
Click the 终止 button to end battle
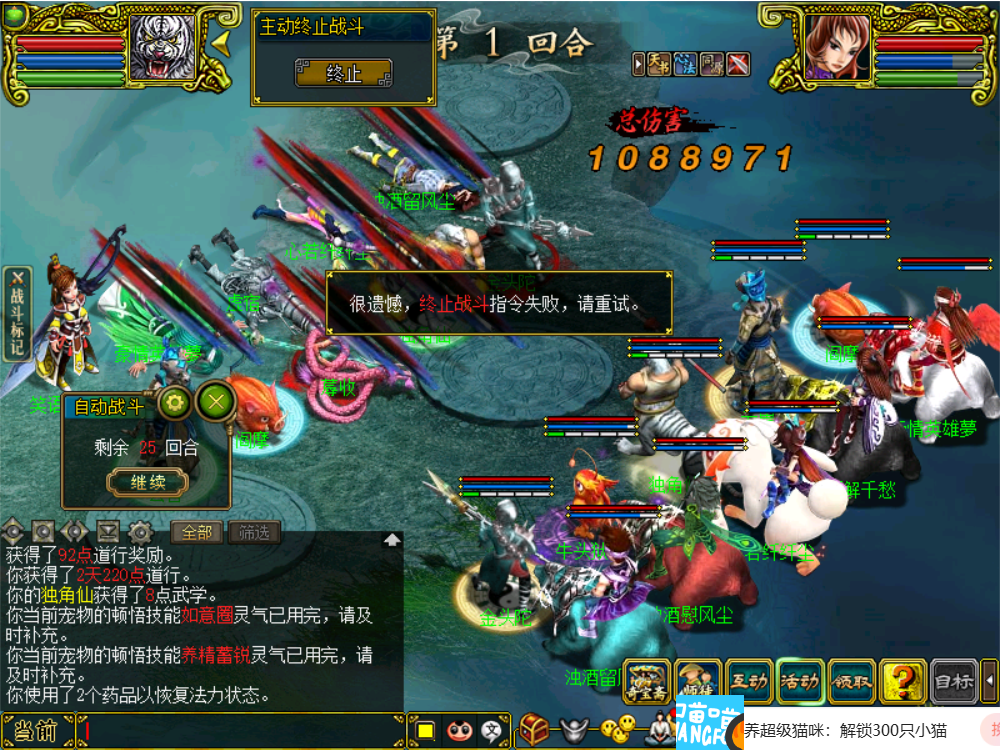click(x=343, y=73)
